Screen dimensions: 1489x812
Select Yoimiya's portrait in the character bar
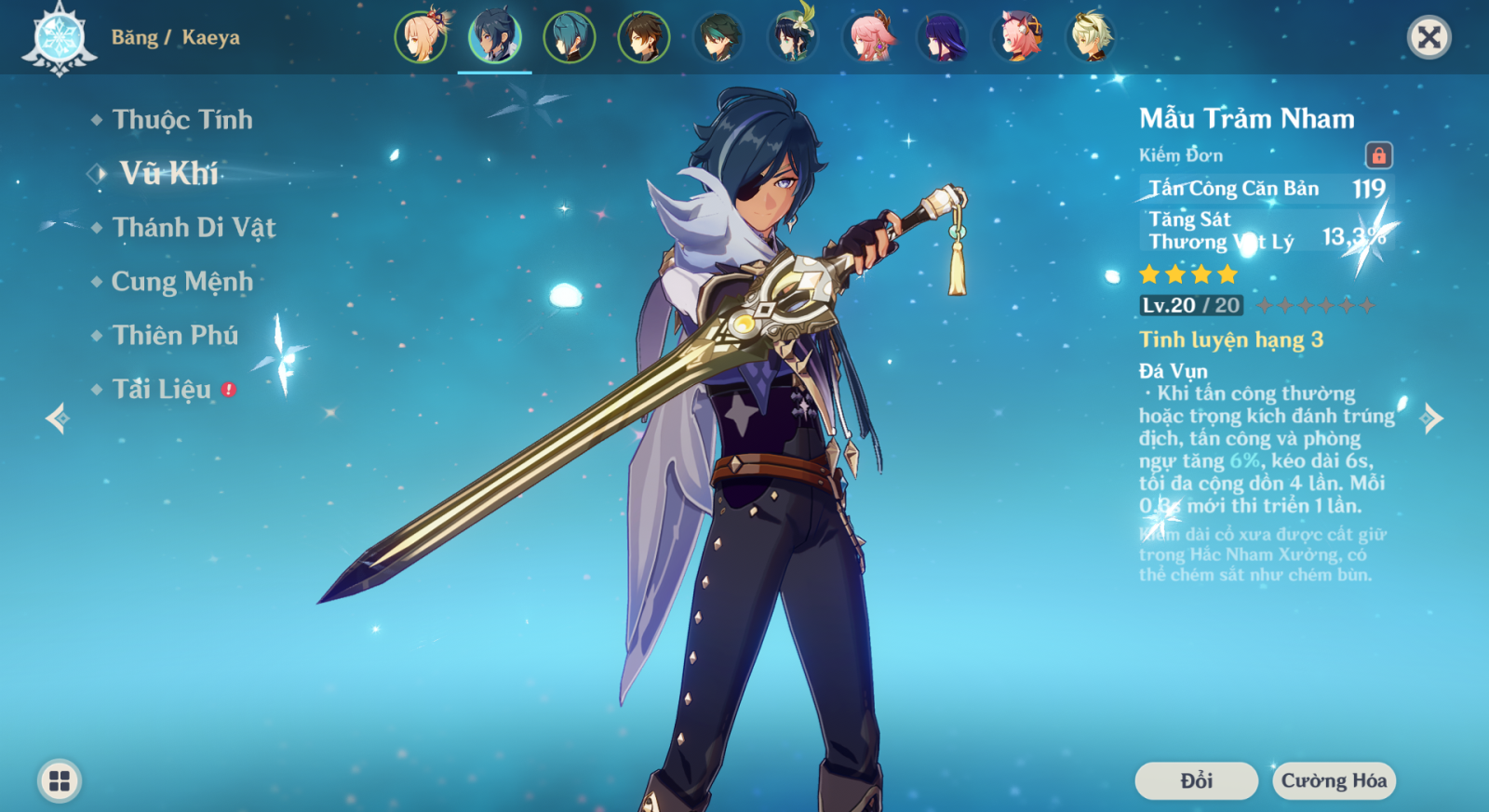point(421,37)
